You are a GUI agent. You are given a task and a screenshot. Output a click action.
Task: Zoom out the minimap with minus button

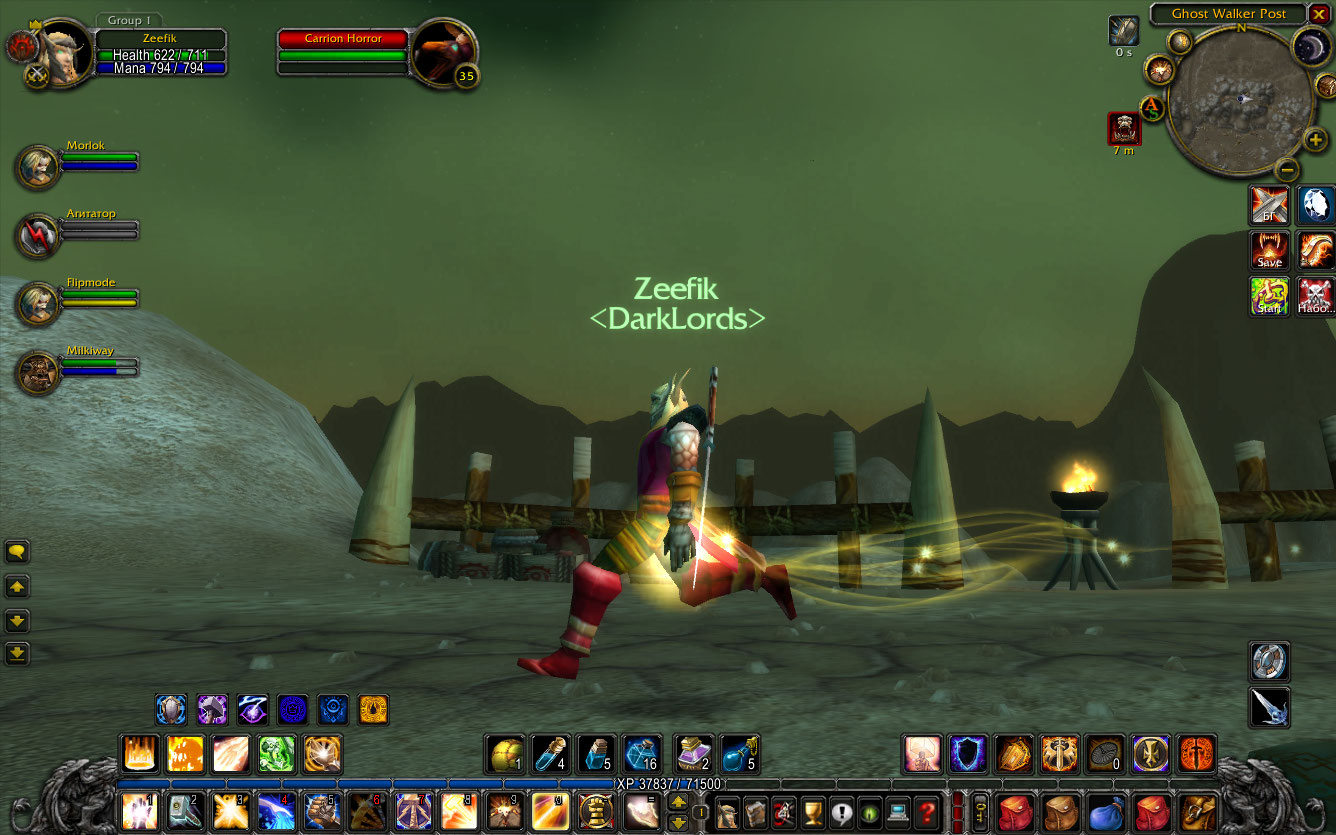pos(1288,168)
